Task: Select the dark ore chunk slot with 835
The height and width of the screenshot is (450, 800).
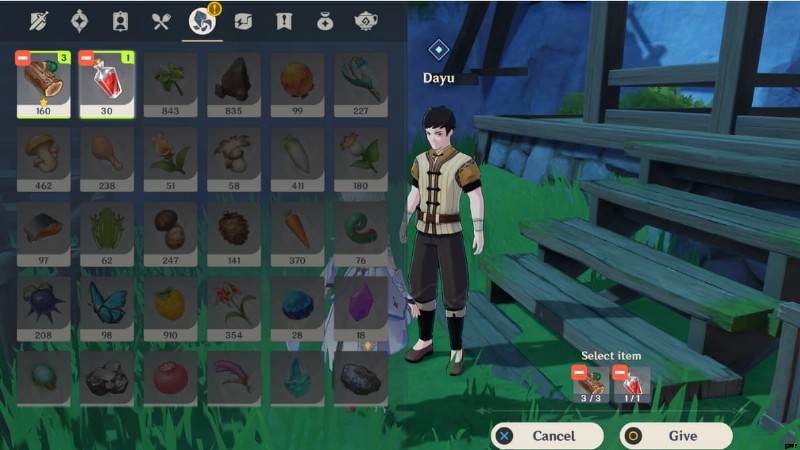Action: click(x=234, y=85)
